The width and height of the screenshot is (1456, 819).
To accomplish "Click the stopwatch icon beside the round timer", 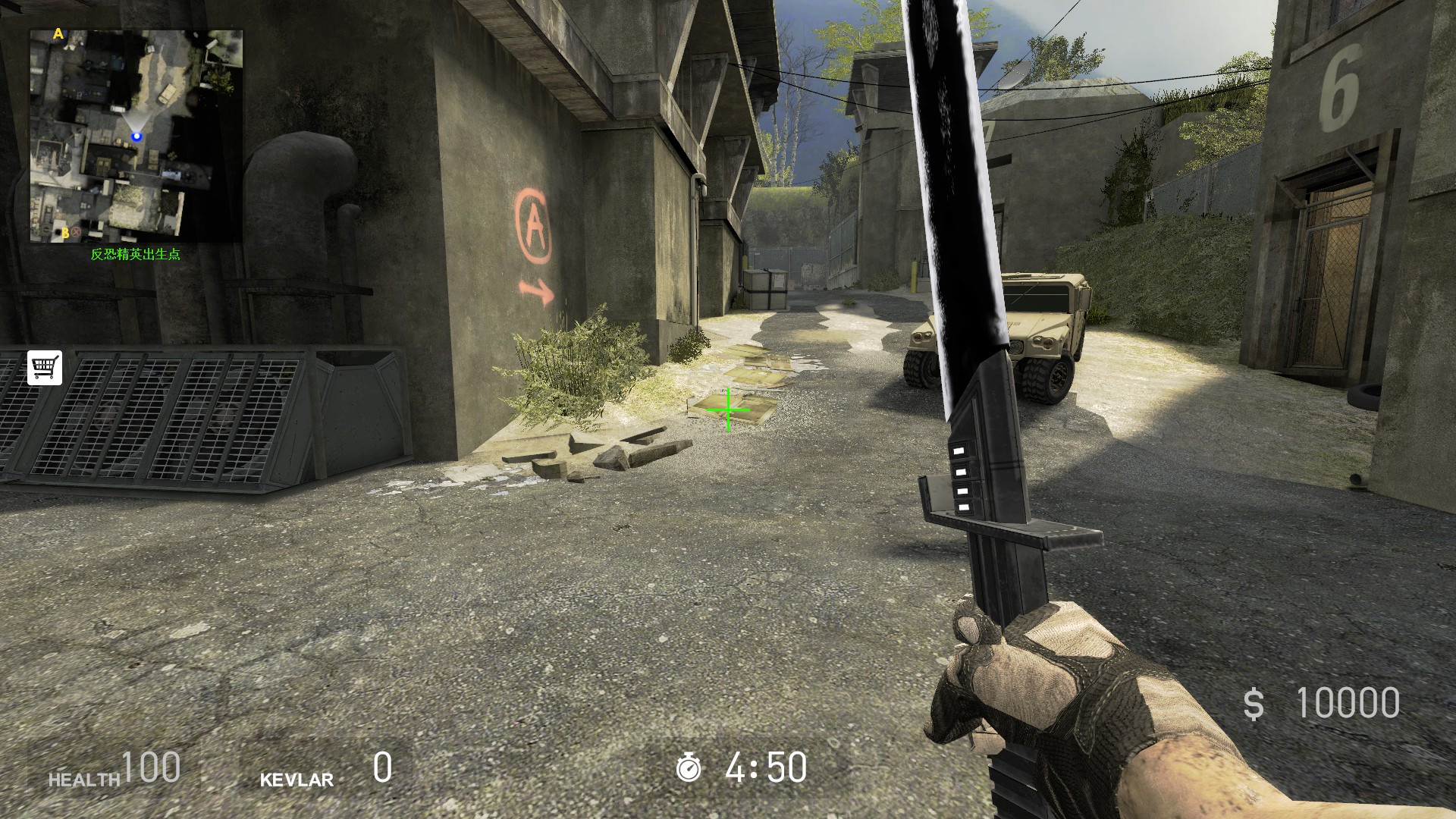I will (x=689, y=768).
